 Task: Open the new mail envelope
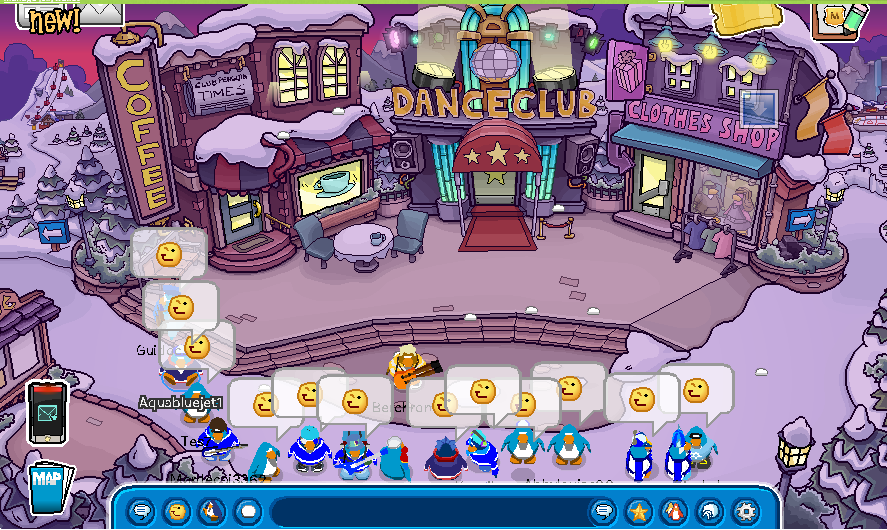coord(95,13)
